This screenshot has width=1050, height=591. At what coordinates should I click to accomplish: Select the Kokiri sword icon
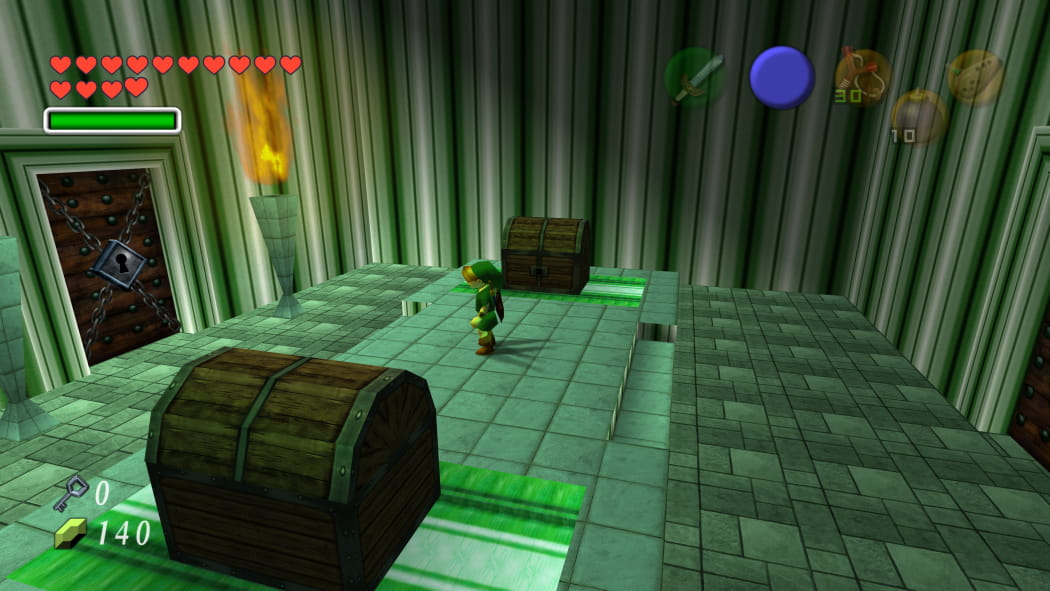click(x=695, y=78)
